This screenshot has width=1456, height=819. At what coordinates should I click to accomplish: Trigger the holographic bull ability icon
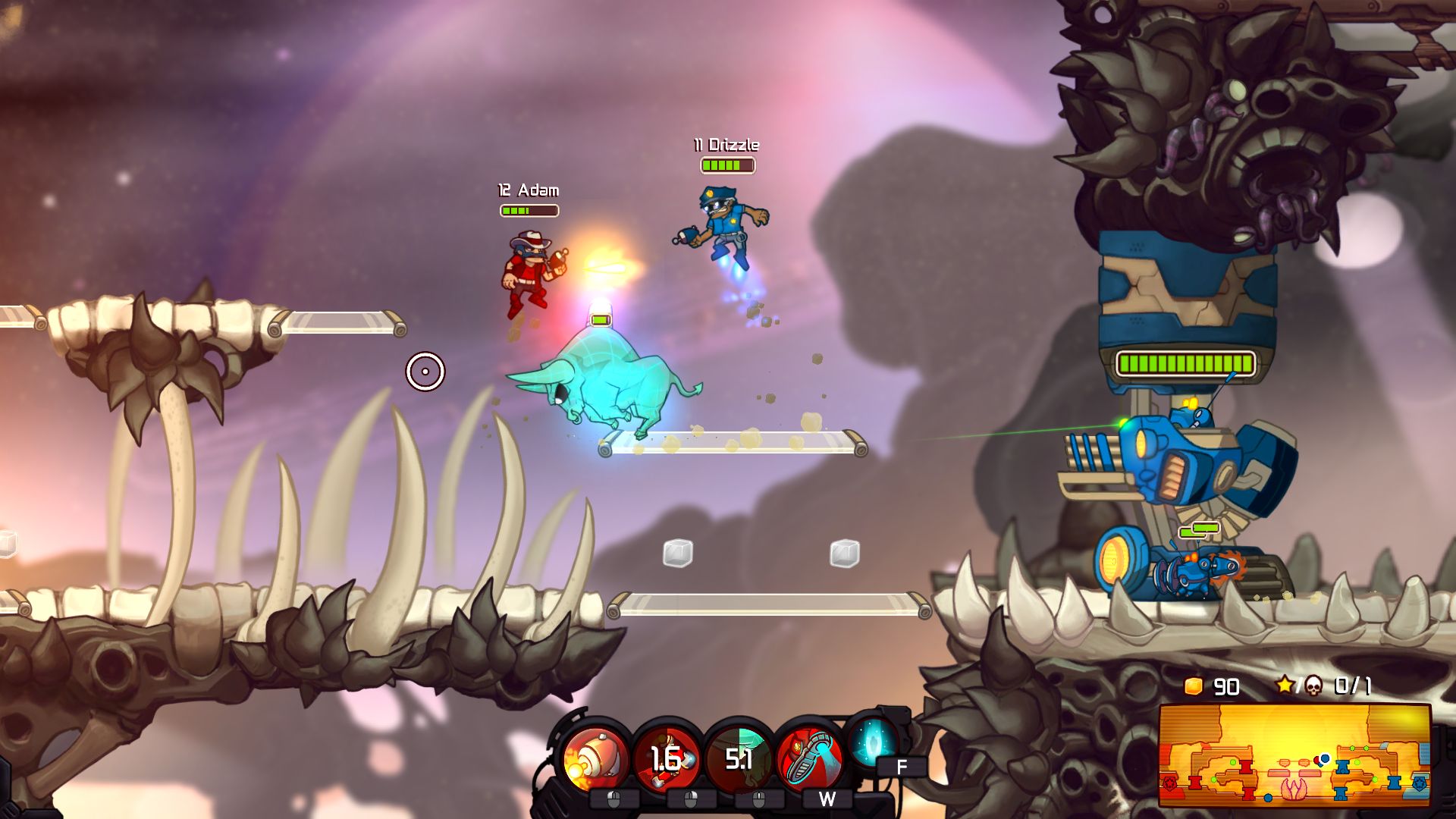coord(739,759)
